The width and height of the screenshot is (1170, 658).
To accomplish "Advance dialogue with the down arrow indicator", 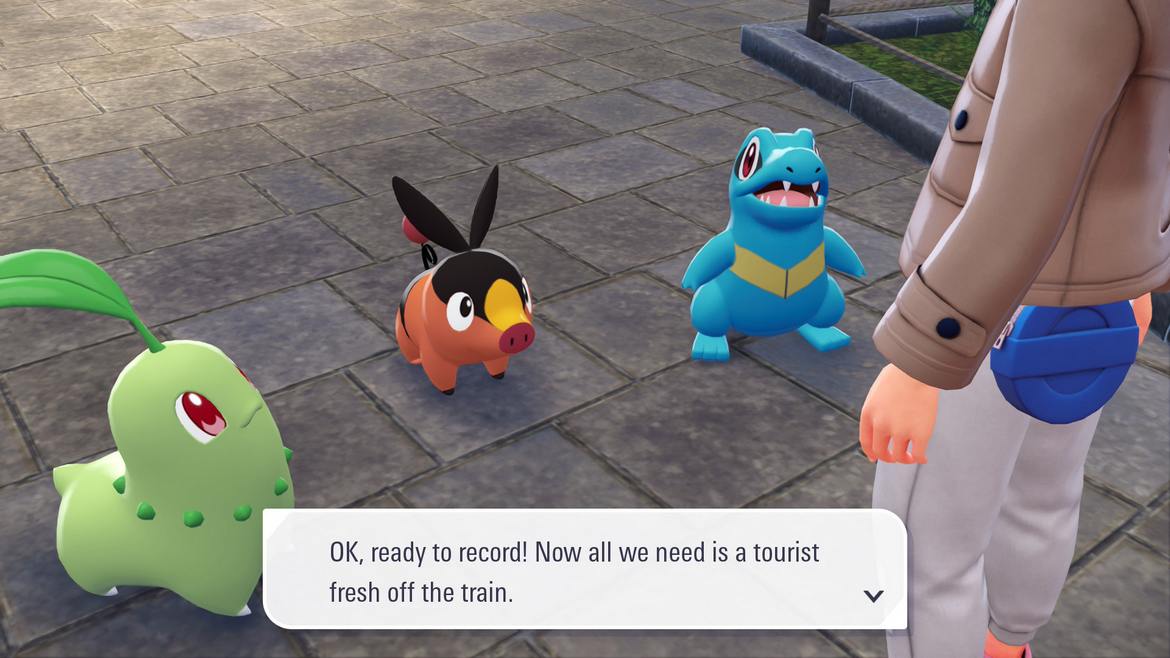I will [x=873, y=596].
